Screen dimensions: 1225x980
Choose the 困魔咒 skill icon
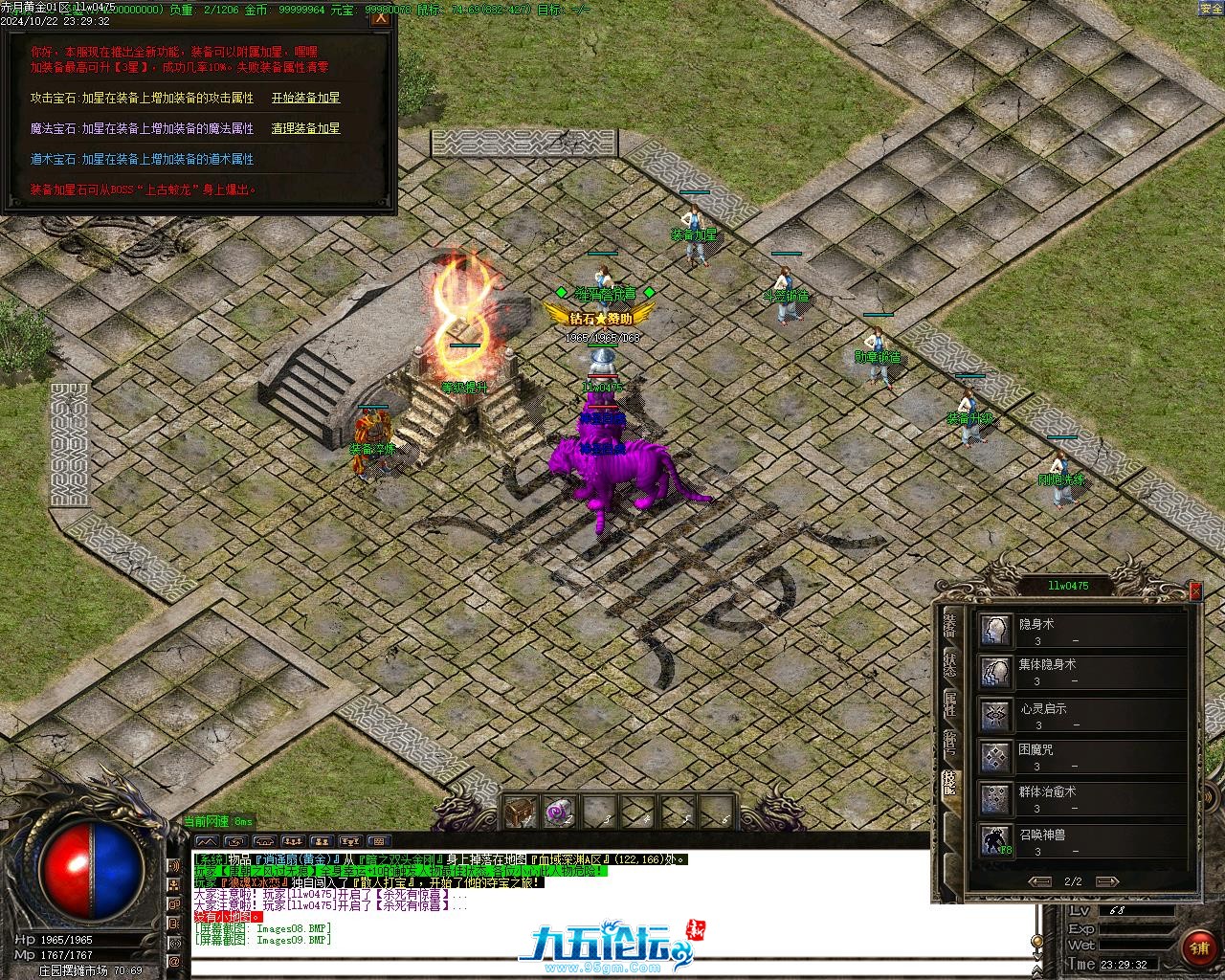coord(995,757)
